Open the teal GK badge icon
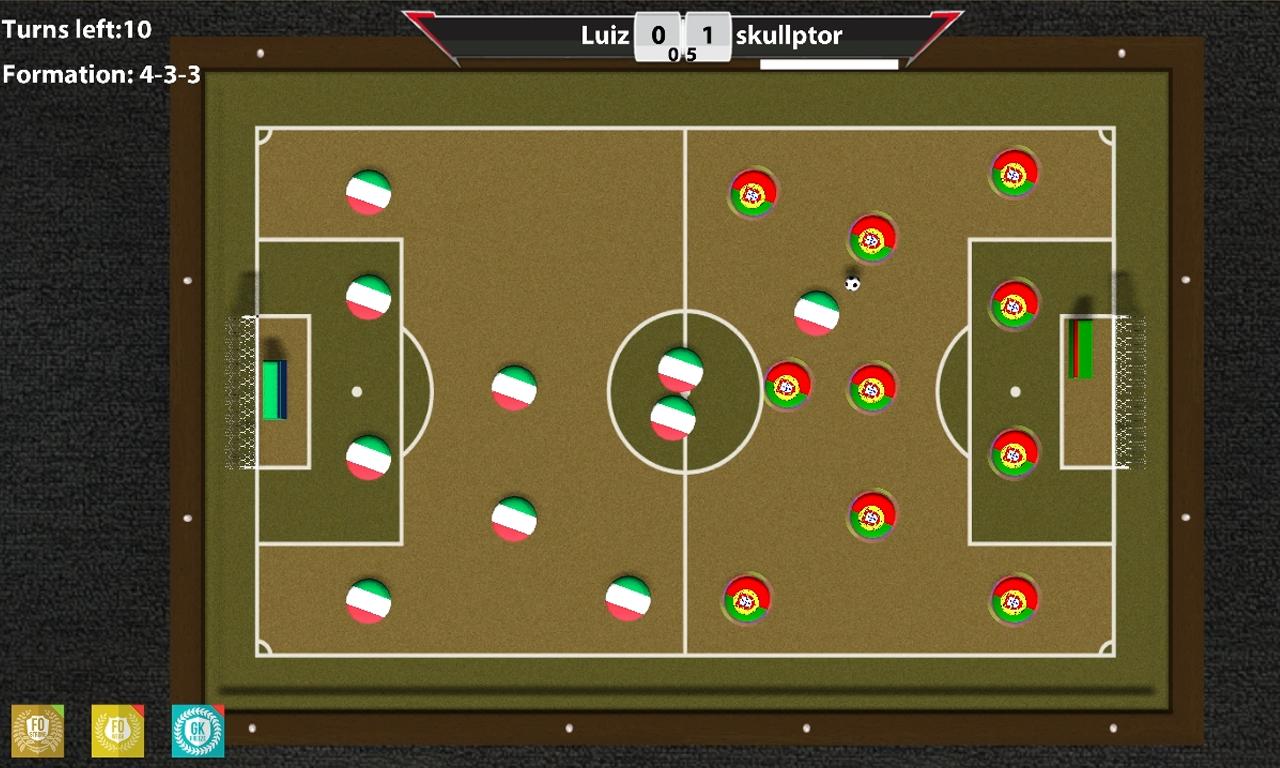This screenshot has width=1280, height=768. [198, 731]
